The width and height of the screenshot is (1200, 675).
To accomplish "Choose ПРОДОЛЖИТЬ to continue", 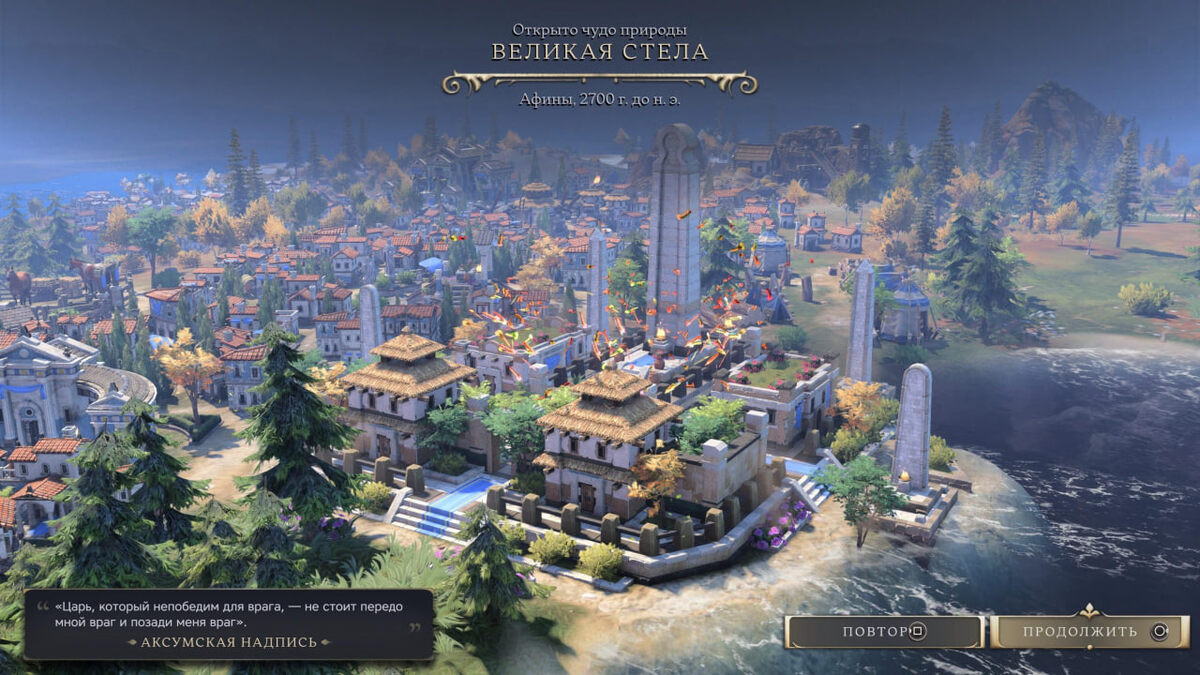I will (x=1089, y=632).
